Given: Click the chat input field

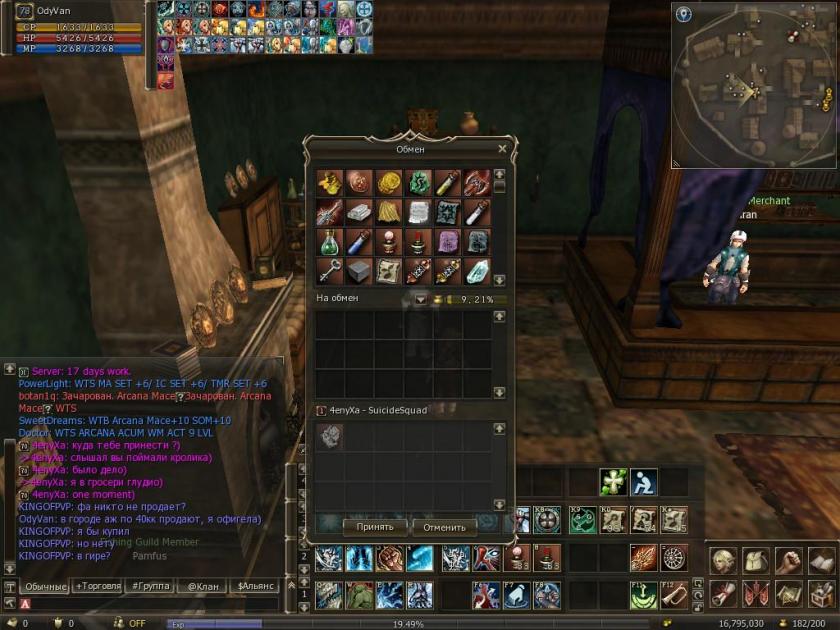Looking at the screenshot, I should pyautogui.click(x=150, y=604).
